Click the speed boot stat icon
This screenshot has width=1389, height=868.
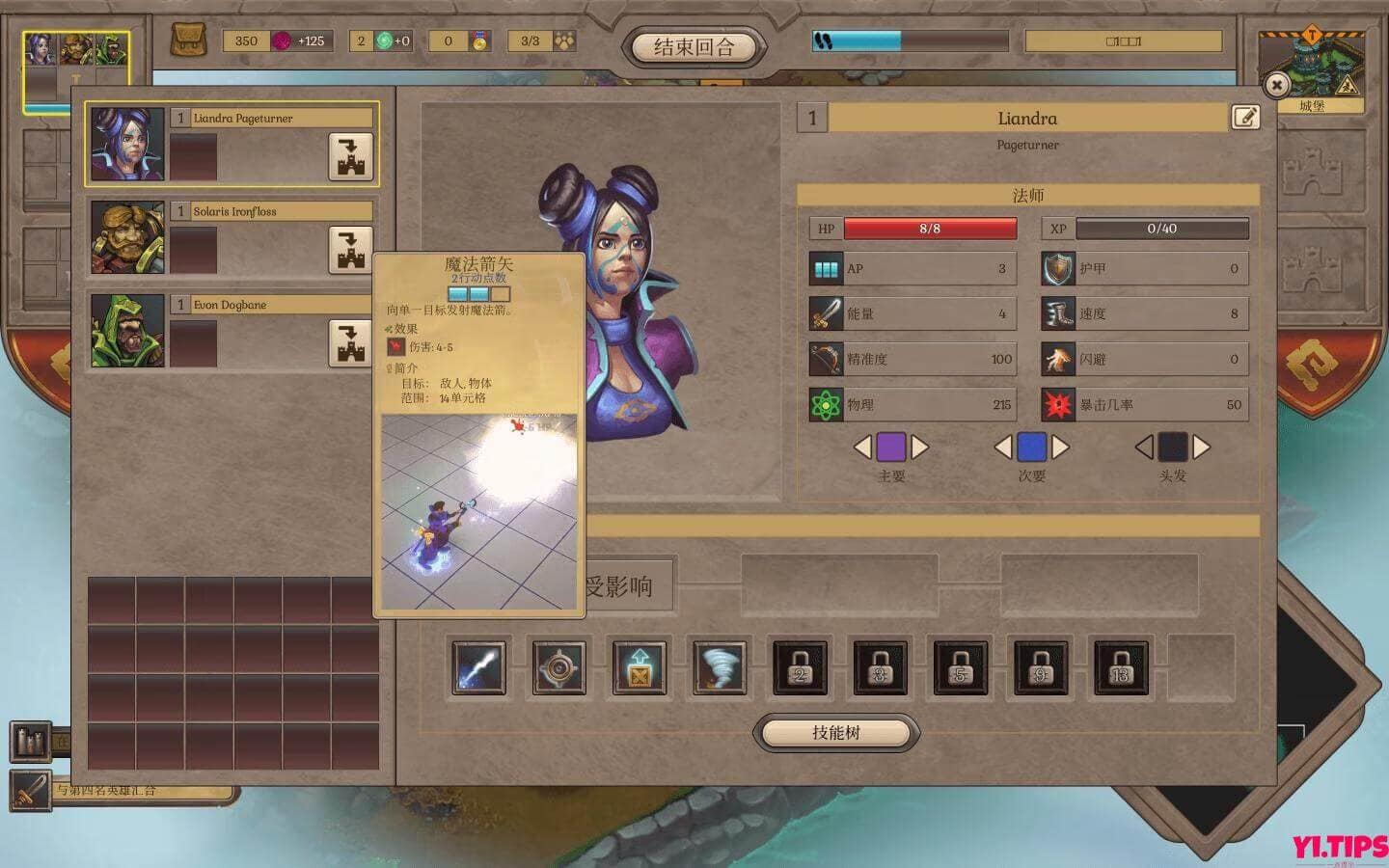click(x=1059, y=312)
